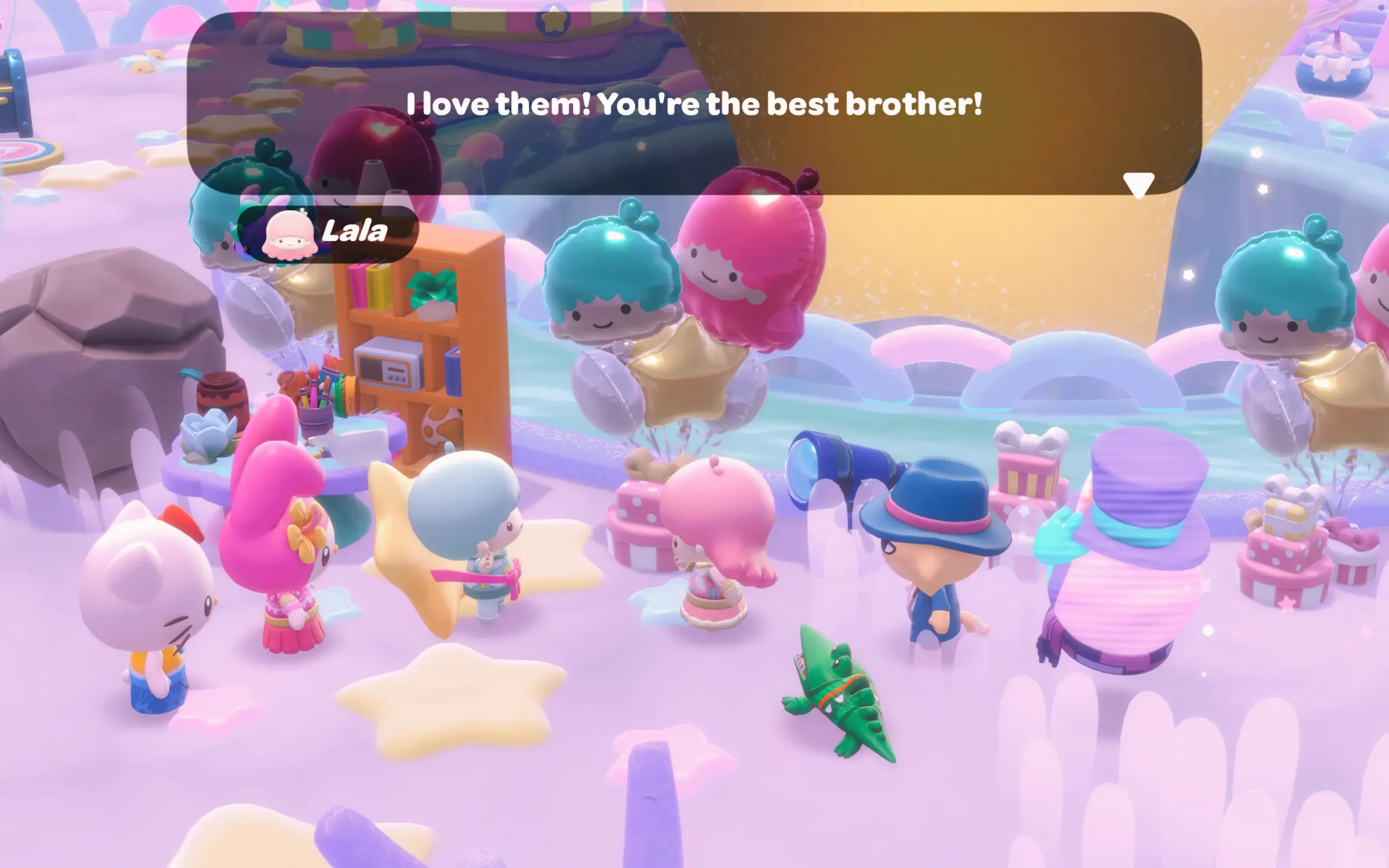Click the Lala speaker name tag
Screen dimensions: 1389x868
click(x=328, y=233)
